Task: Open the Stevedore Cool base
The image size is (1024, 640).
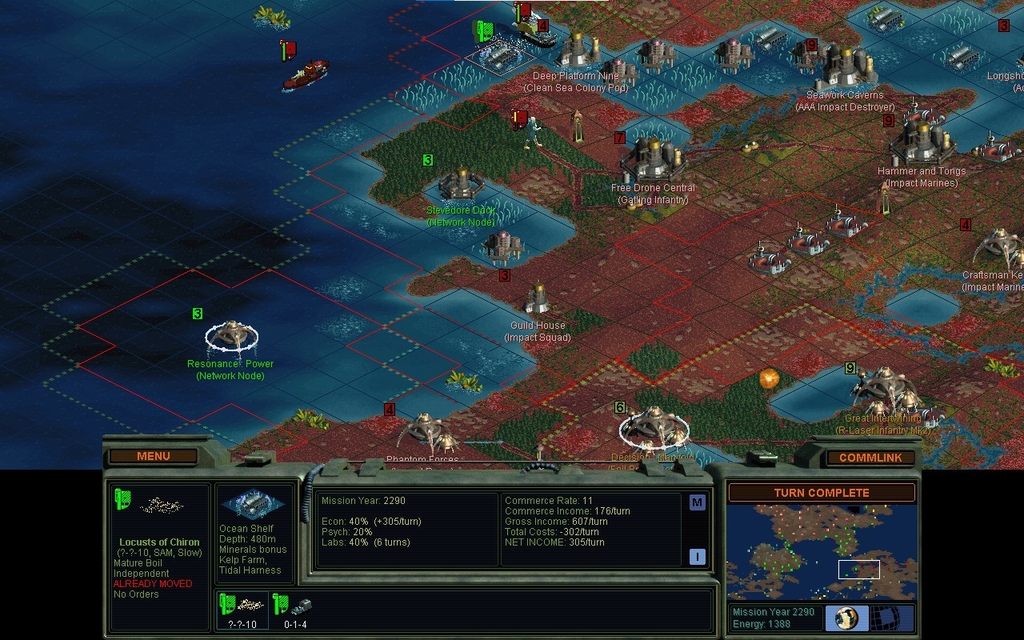Action: click(461, 184)
